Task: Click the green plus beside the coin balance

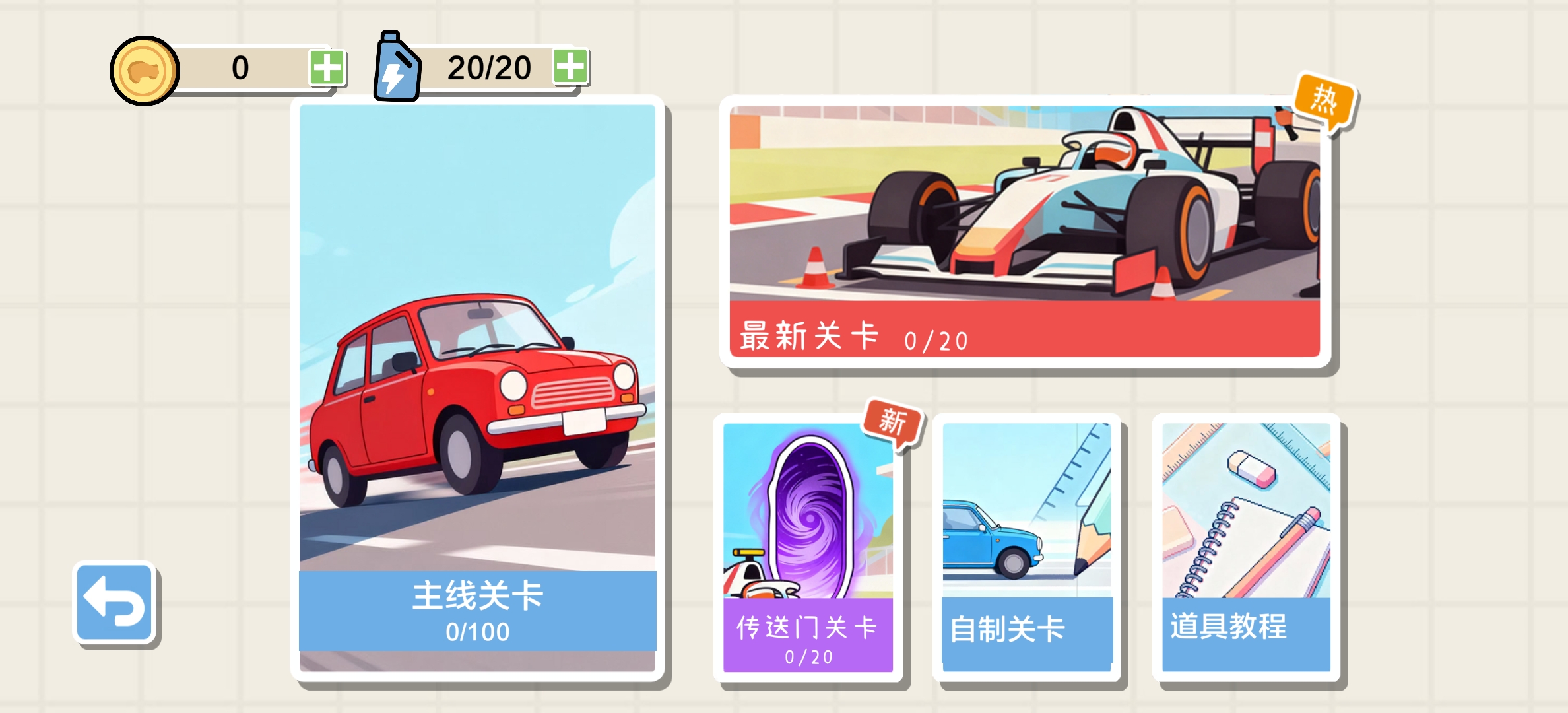Action: coord(328,66)
